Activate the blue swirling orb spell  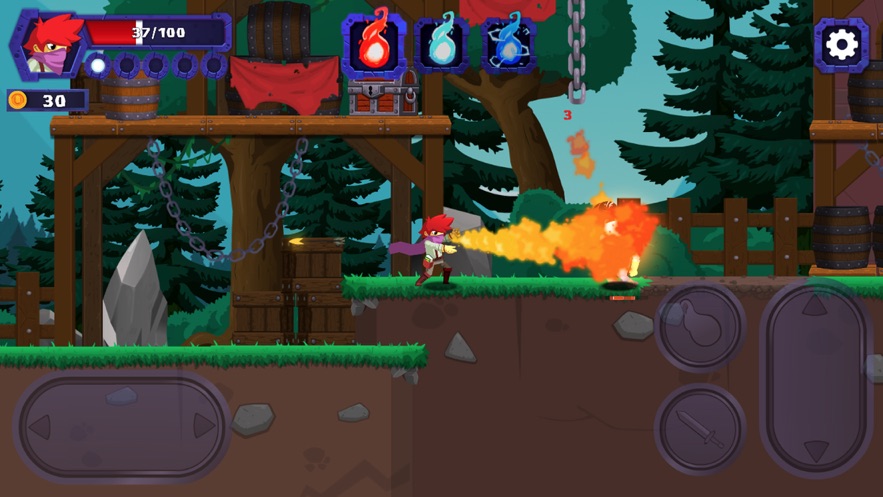508,45
